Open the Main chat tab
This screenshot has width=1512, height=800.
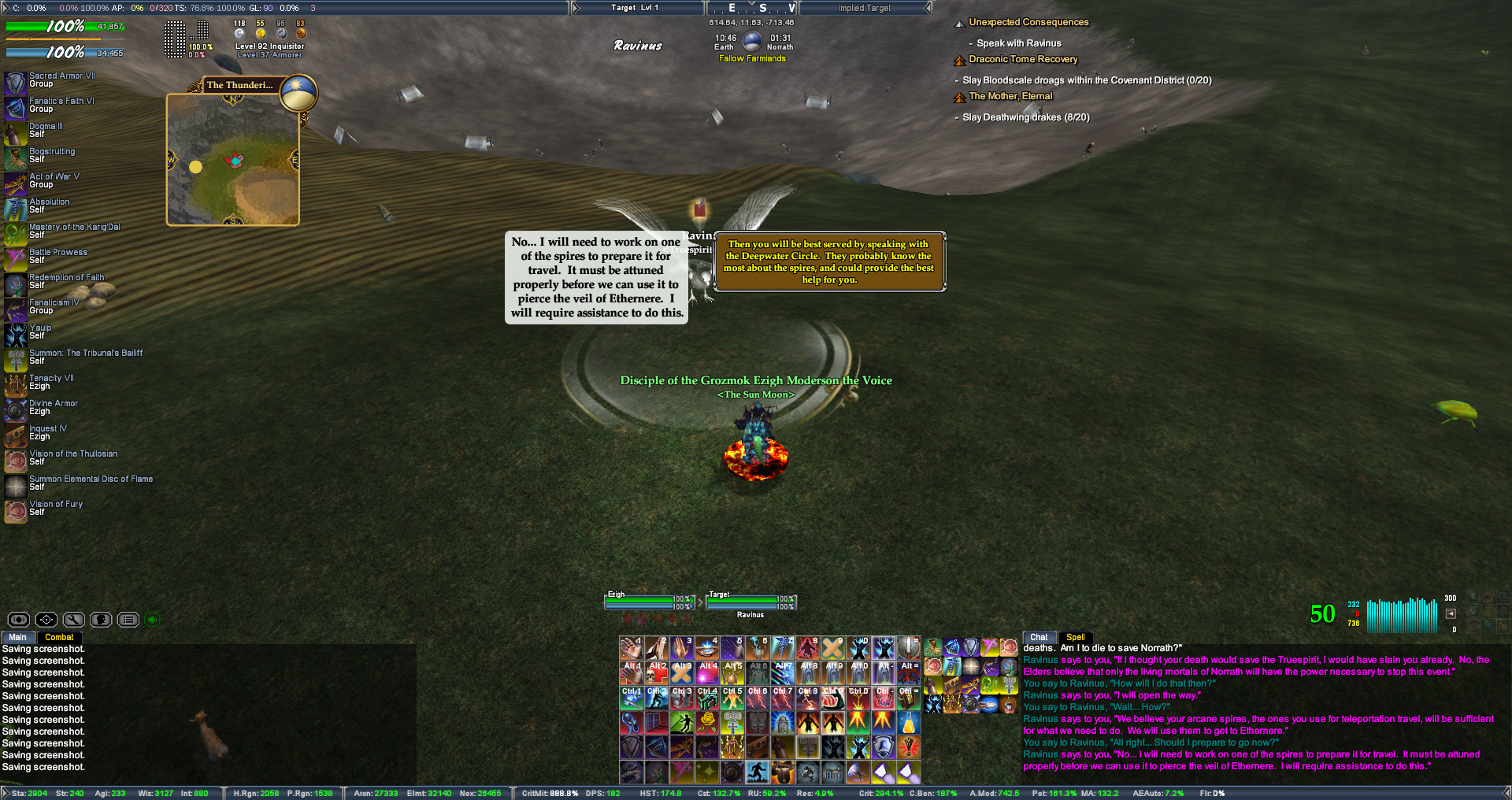click(17, 637)
